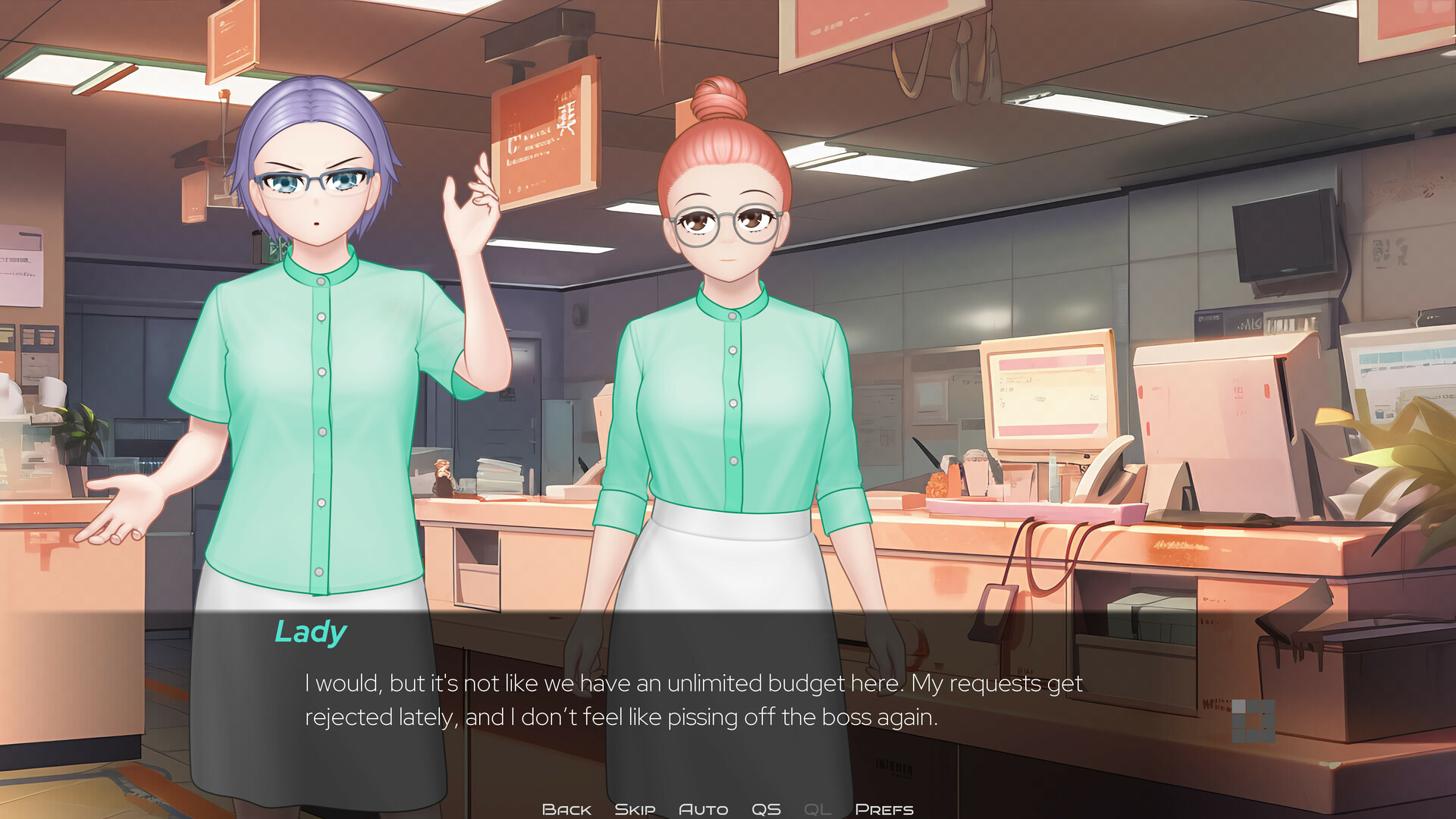The height and width of the screenshot is (819, 1456).
Task: Toggle Auto-advance dialogue mode
Action: tap(704, 808)
